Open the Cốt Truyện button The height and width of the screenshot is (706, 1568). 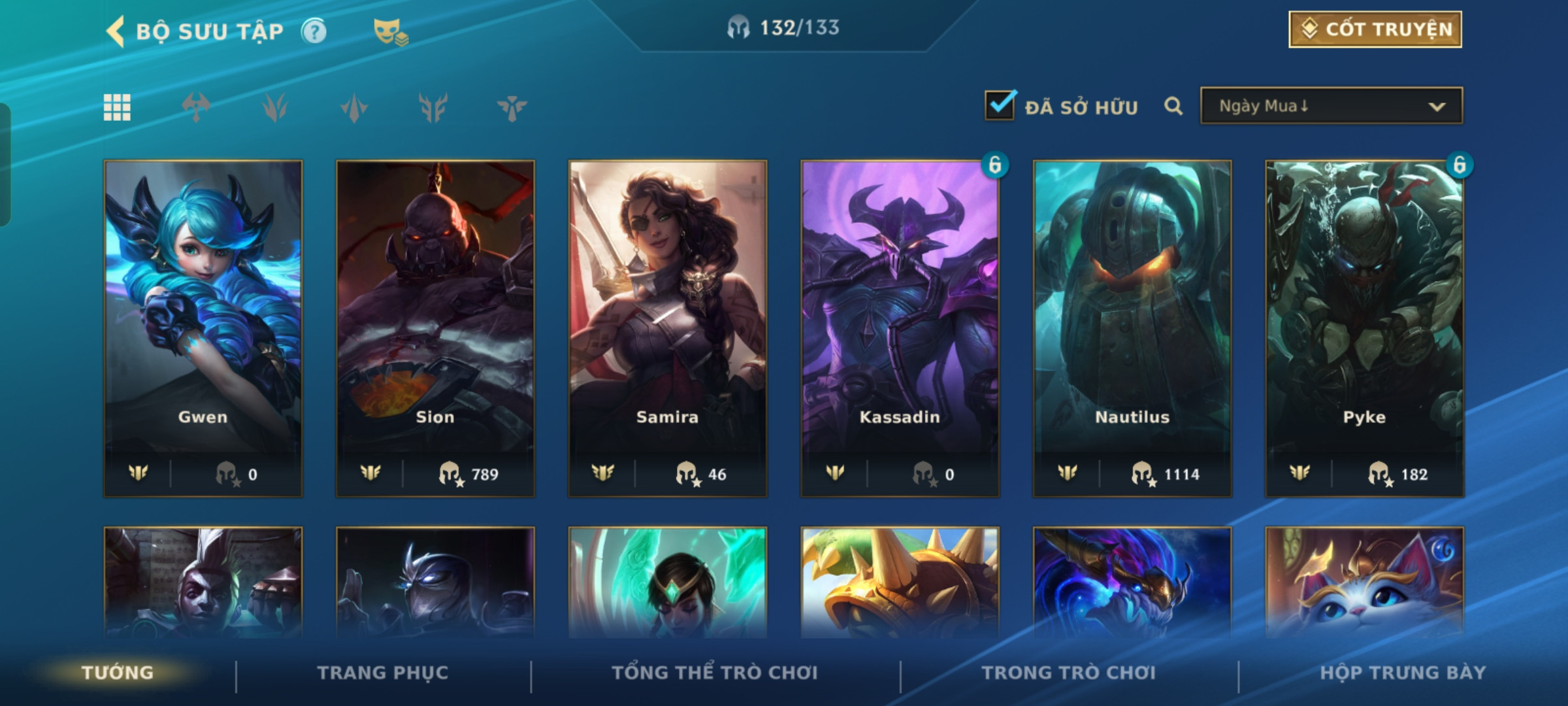coord(1375,29)
